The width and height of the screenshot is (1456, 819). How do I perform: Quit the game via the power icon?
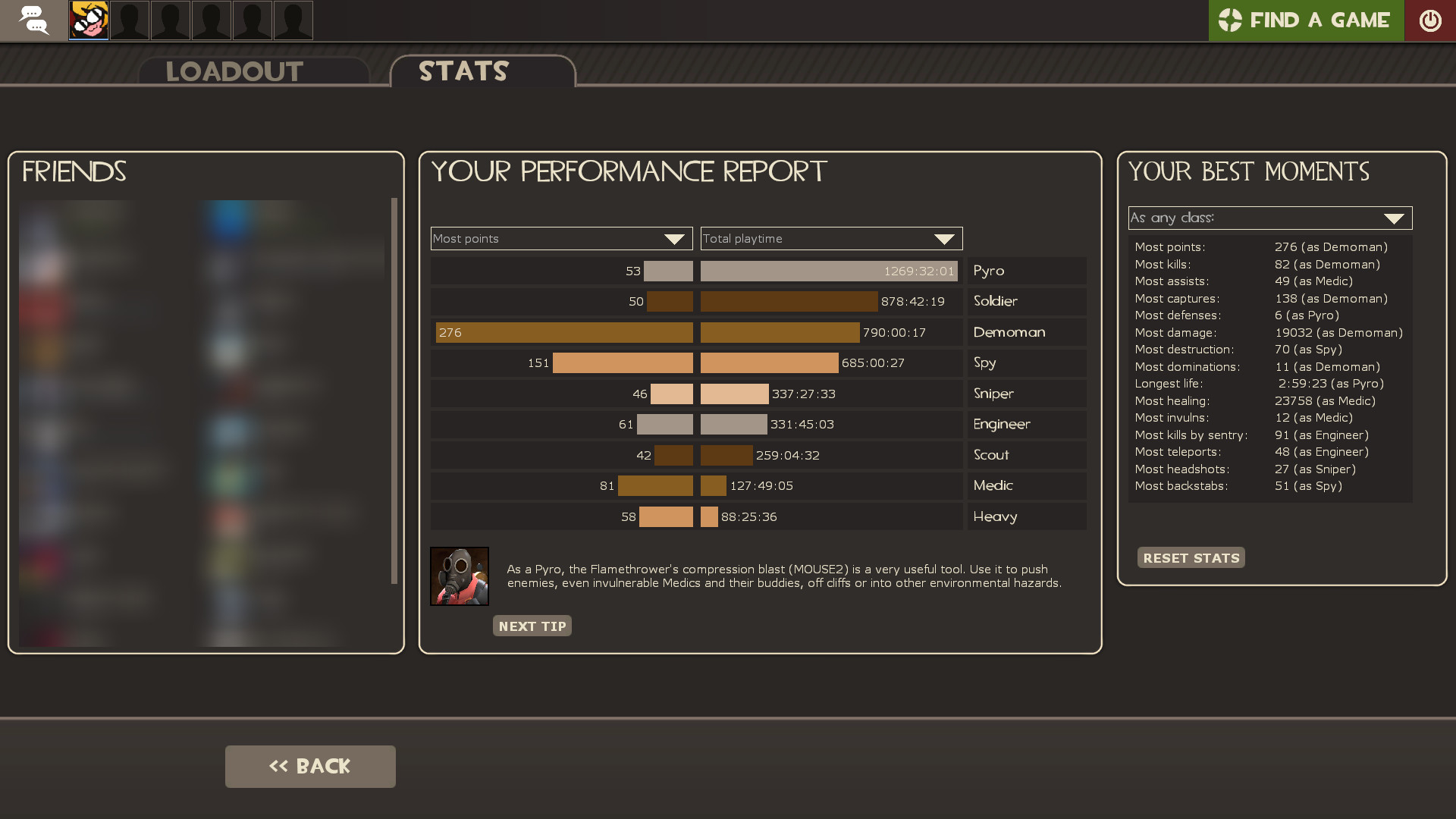1432,20
